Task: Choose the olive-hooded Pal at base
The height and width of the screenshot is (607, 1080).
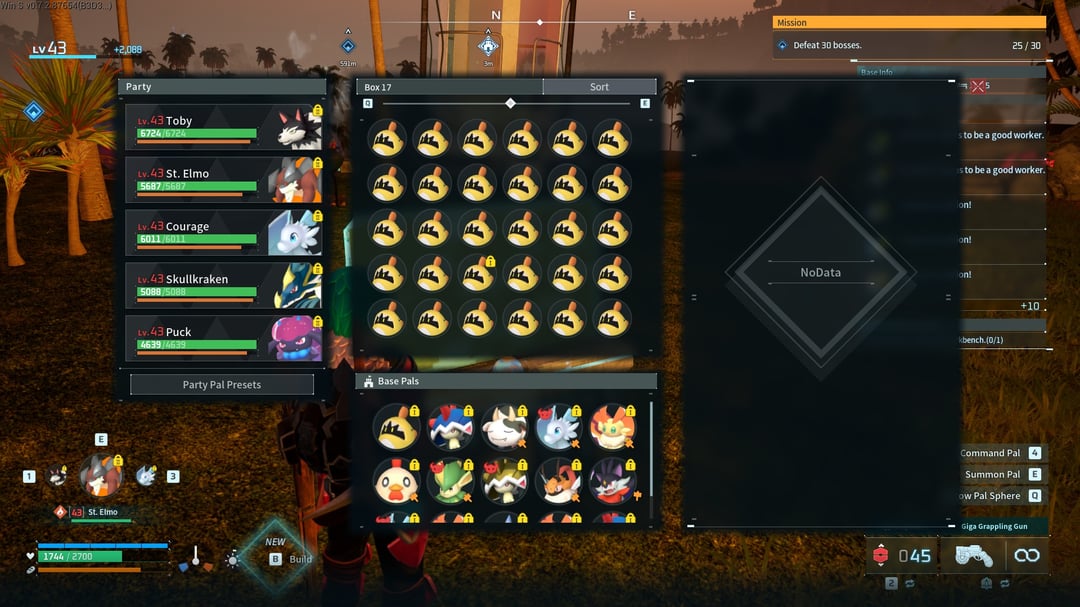Action: (503, 482)
